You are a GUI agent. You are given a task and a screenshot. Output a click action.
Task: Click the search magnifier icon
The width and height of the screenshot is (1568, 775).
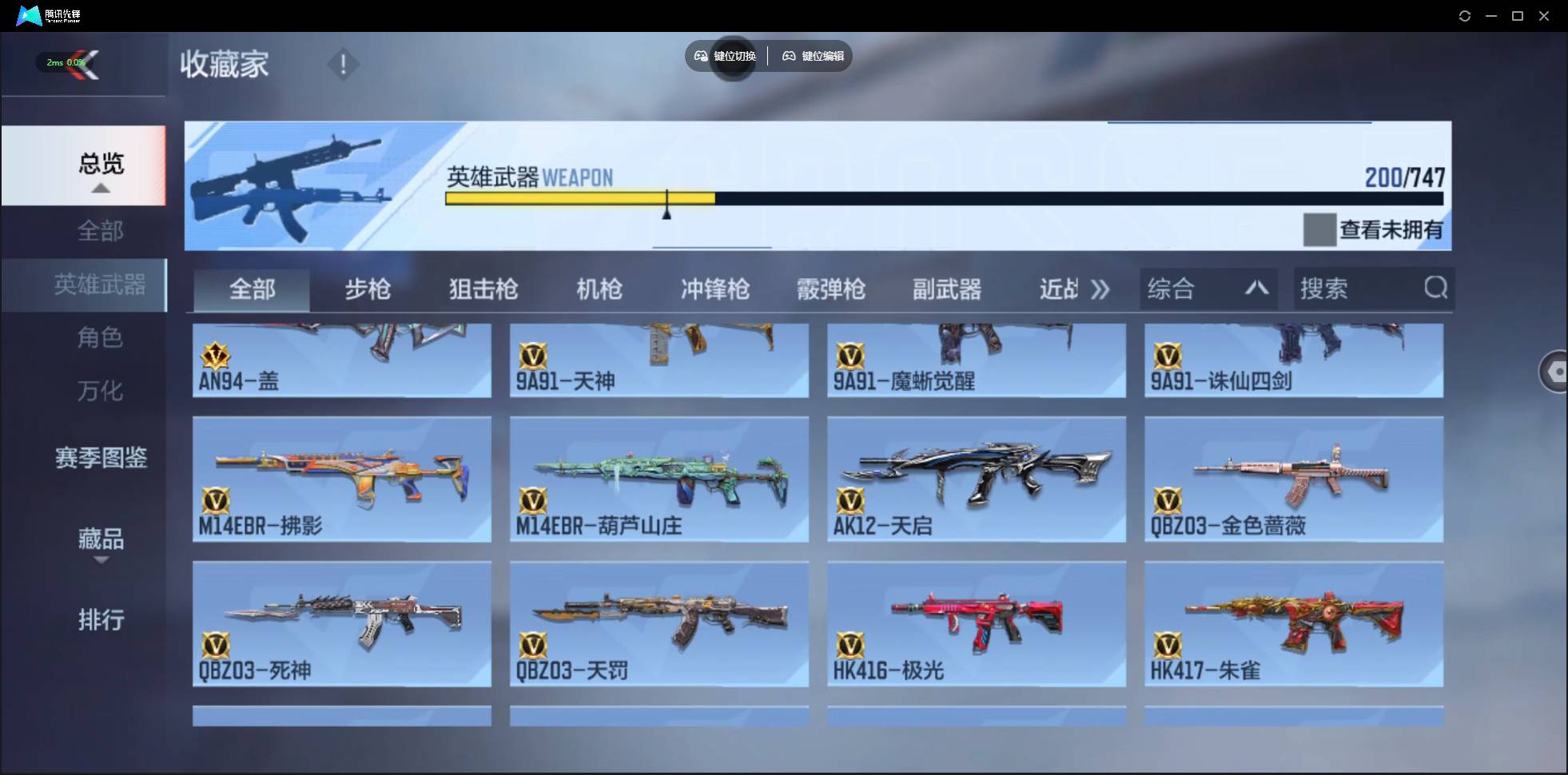coord(1435,288)
